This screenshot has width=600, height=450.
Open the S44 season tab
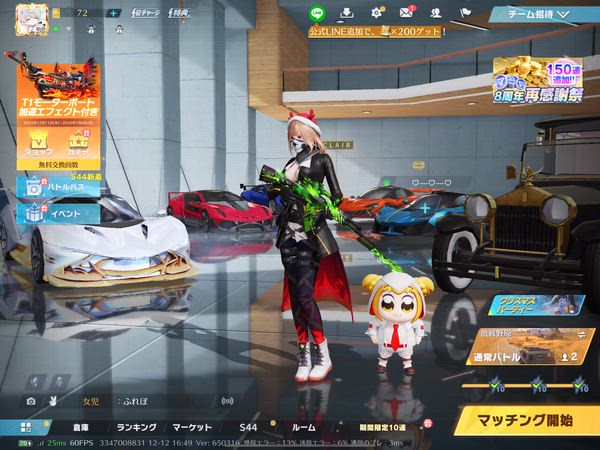[248, 427]
